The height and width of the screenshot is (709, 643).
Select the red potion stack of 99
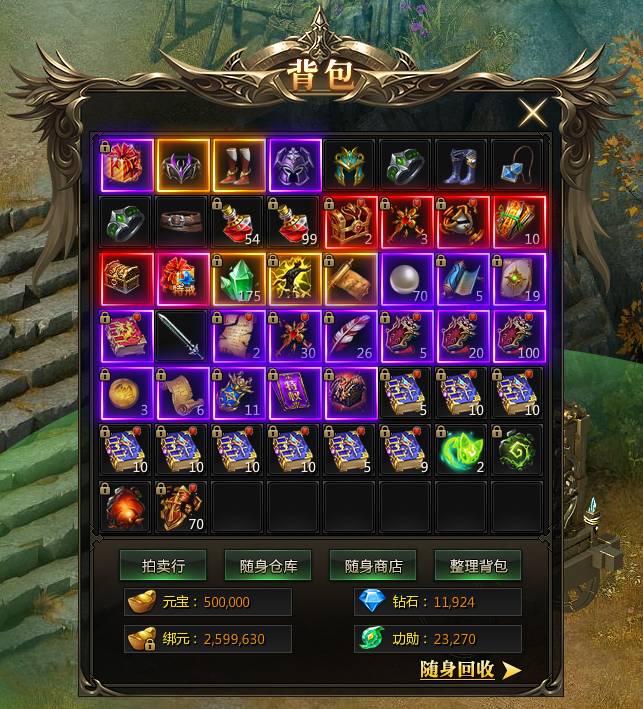tap(294, 222)
